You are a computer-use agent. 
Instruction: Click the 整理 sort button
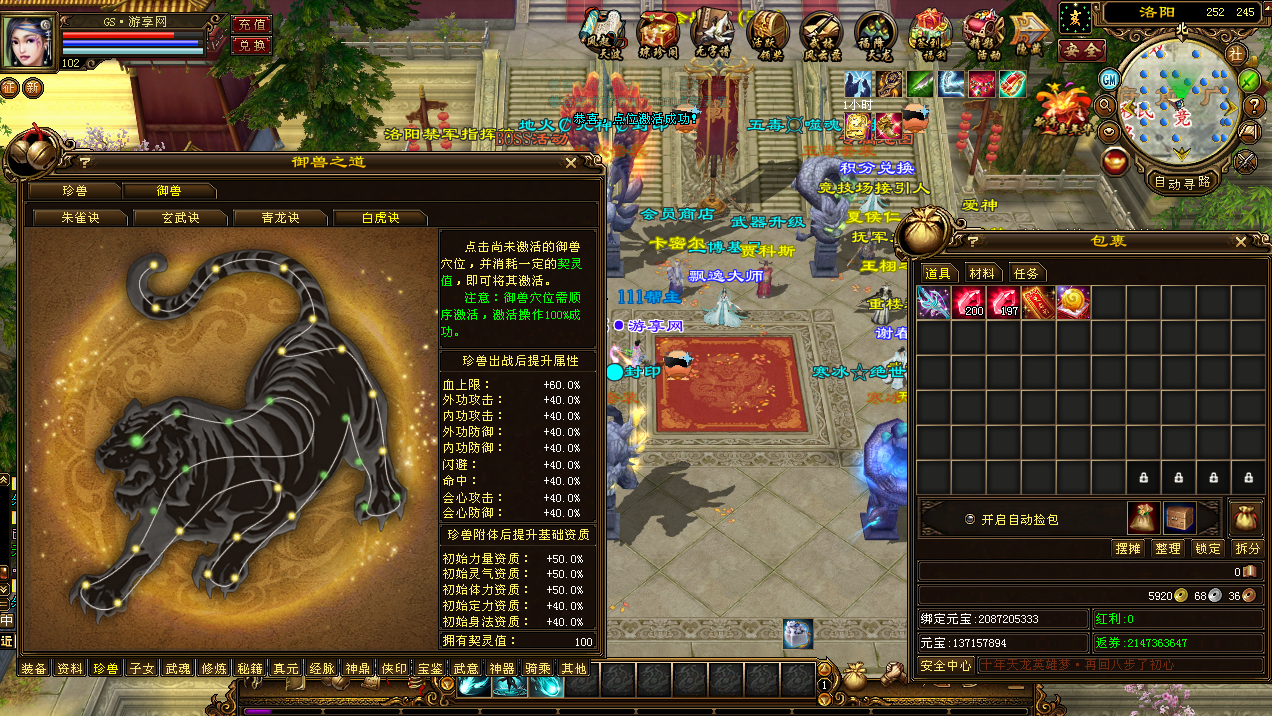(x=1168, y=548)
